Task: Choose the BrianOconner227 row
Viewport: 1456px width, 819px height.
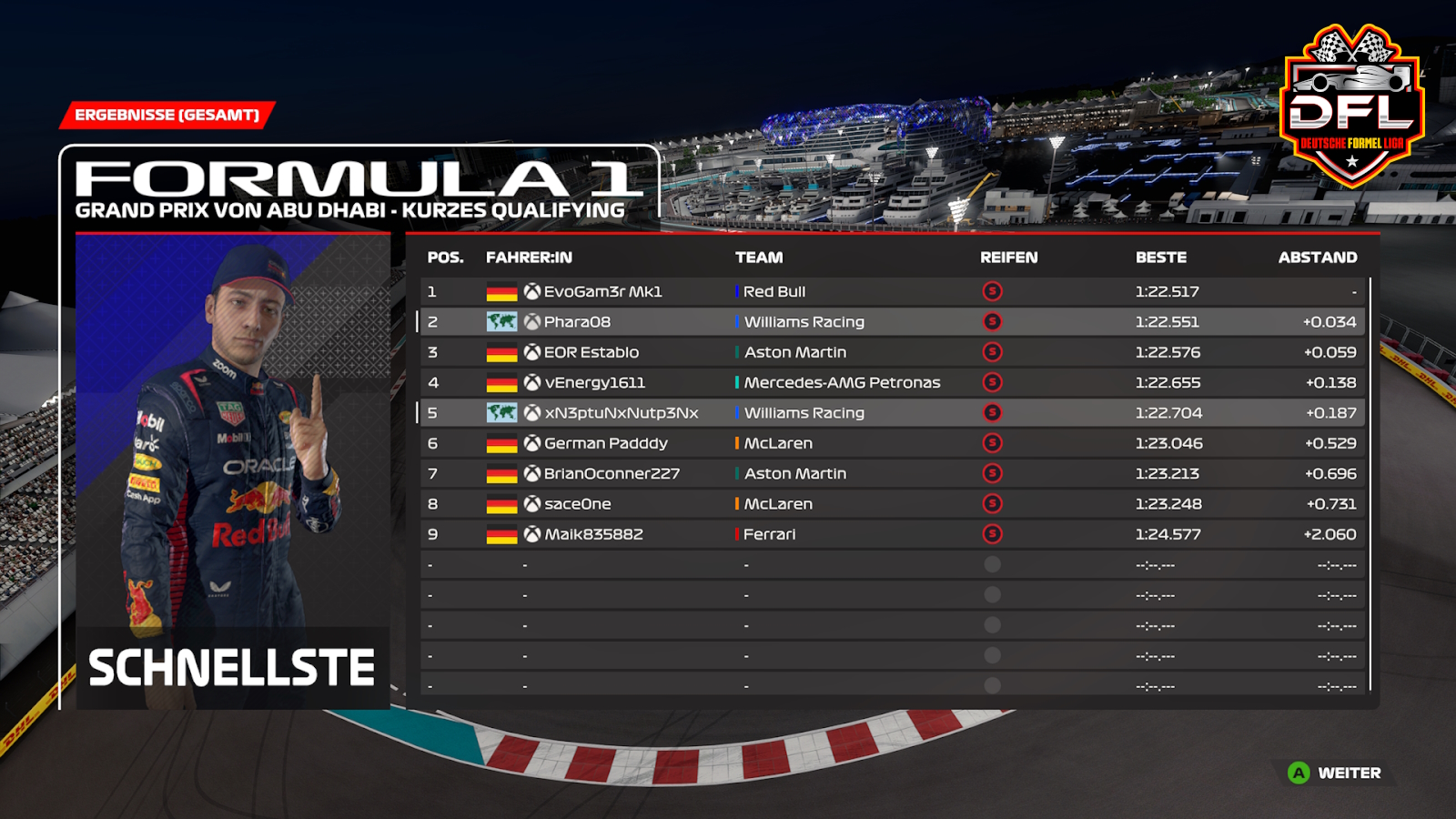Action: point(612,474)
